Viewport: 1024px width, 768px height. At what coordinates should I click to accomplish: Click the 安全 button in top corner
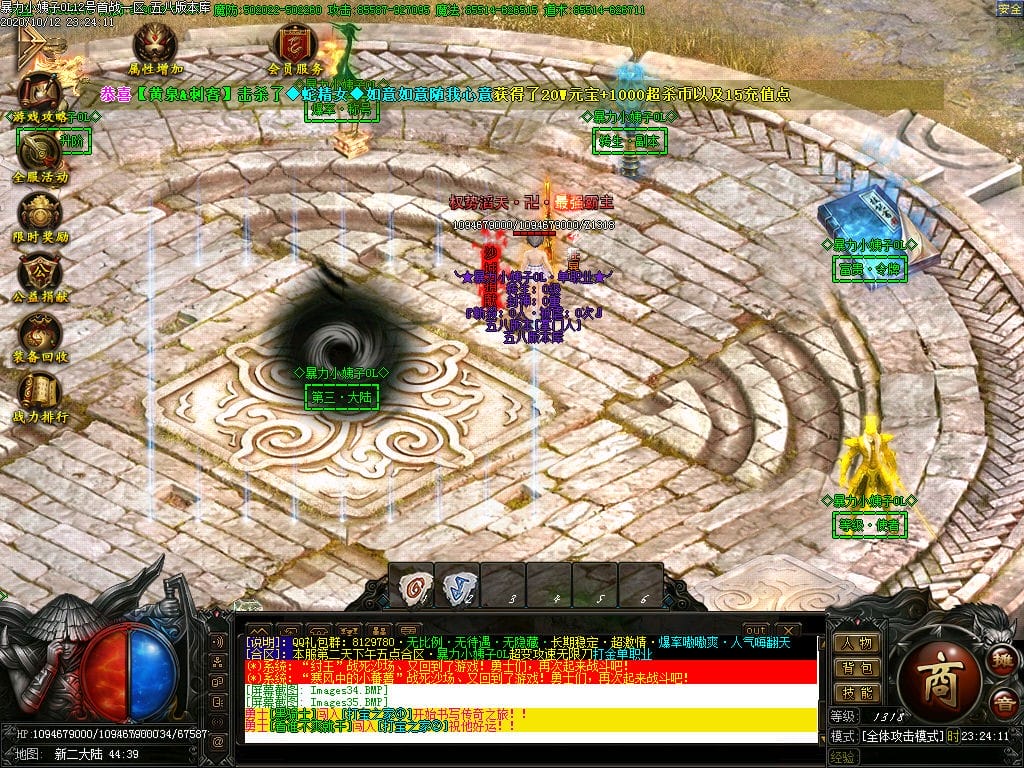coord(1009,9)
